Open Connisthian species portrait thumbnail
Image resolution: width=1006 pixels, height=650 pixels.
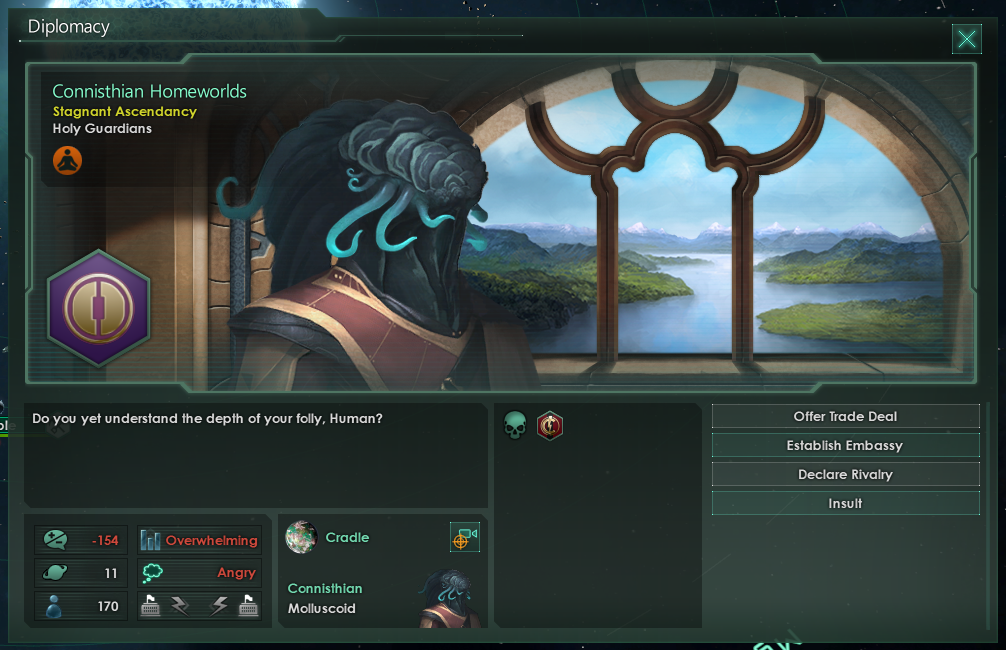coord(444,598)
